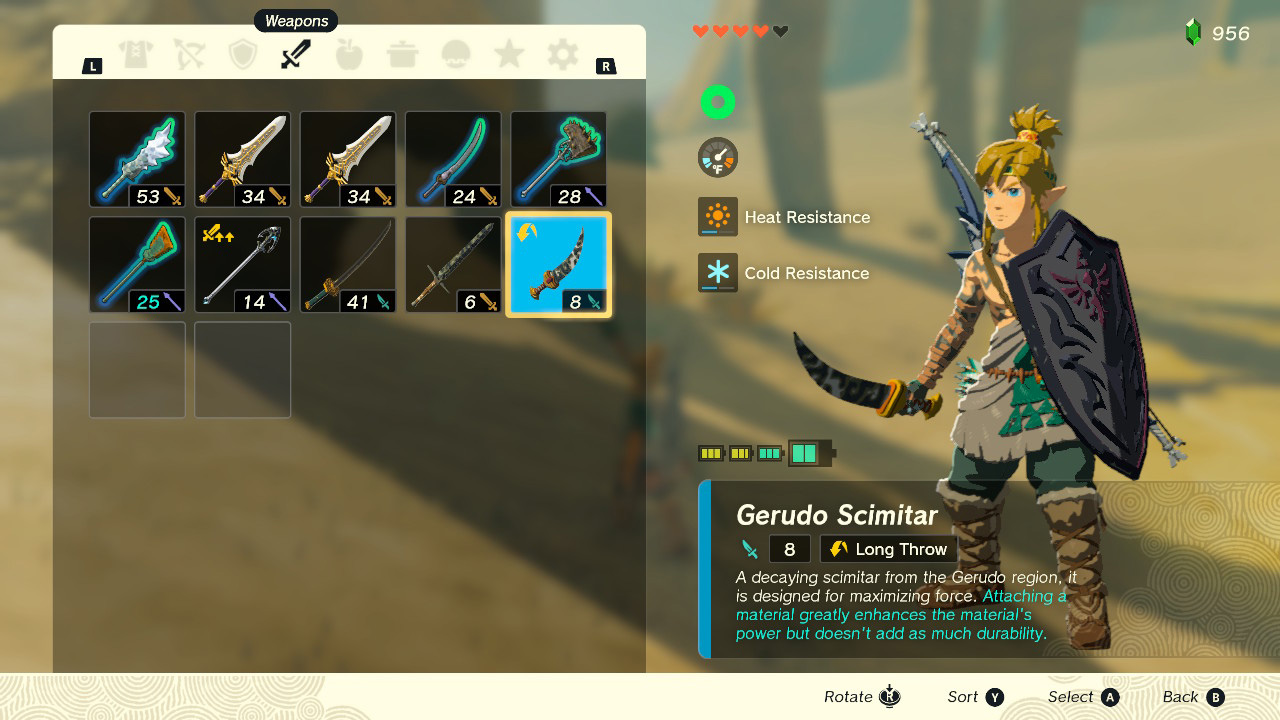
Task: Open the Materials pot tab icon
Action: click(x=402, y=54)
